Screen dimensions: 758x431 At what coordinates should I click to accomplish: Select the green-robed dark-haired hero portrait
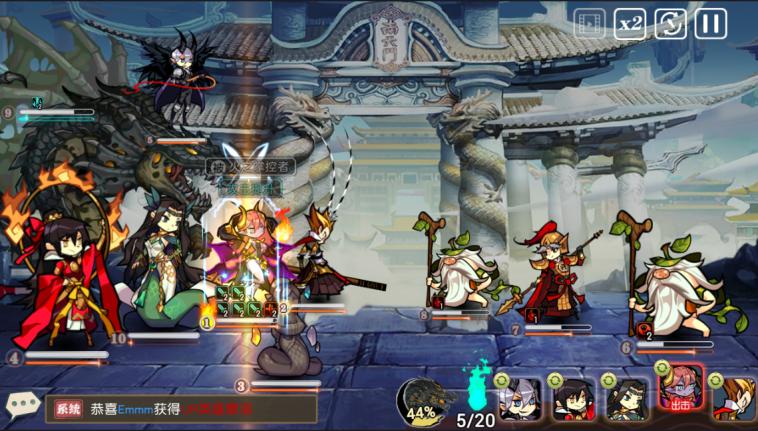pos(628,399)
